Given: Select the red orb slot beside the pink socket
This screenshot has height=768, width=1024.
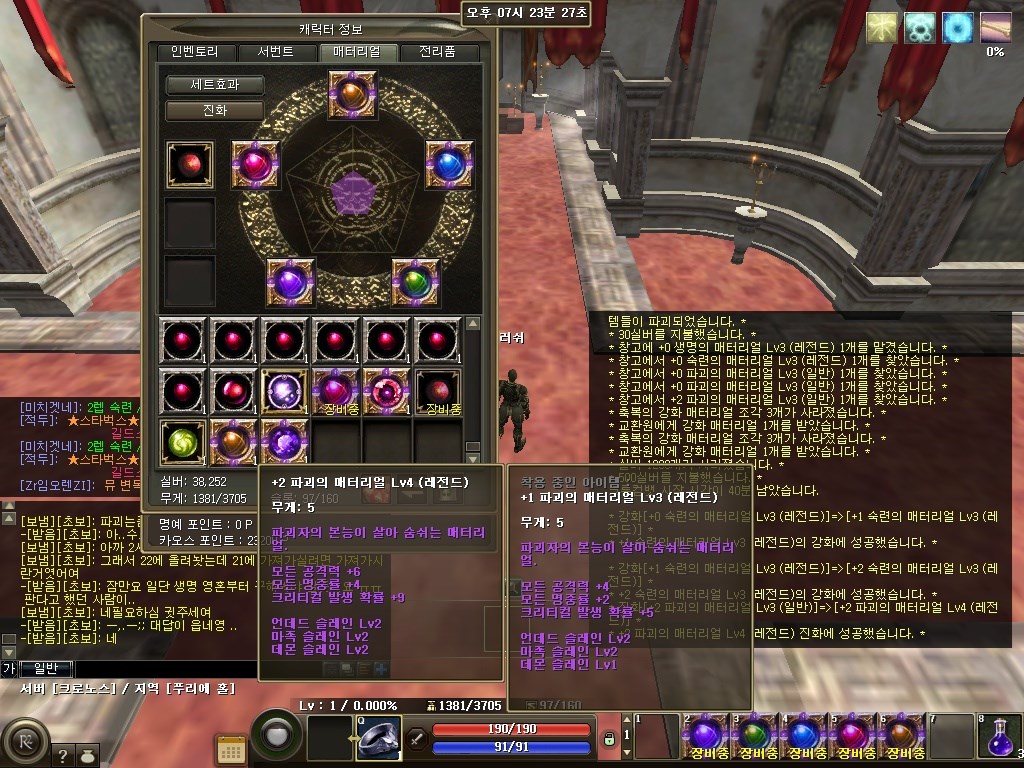Looking at the screenshot, I should pyautogui.click(x=190, y=165).
